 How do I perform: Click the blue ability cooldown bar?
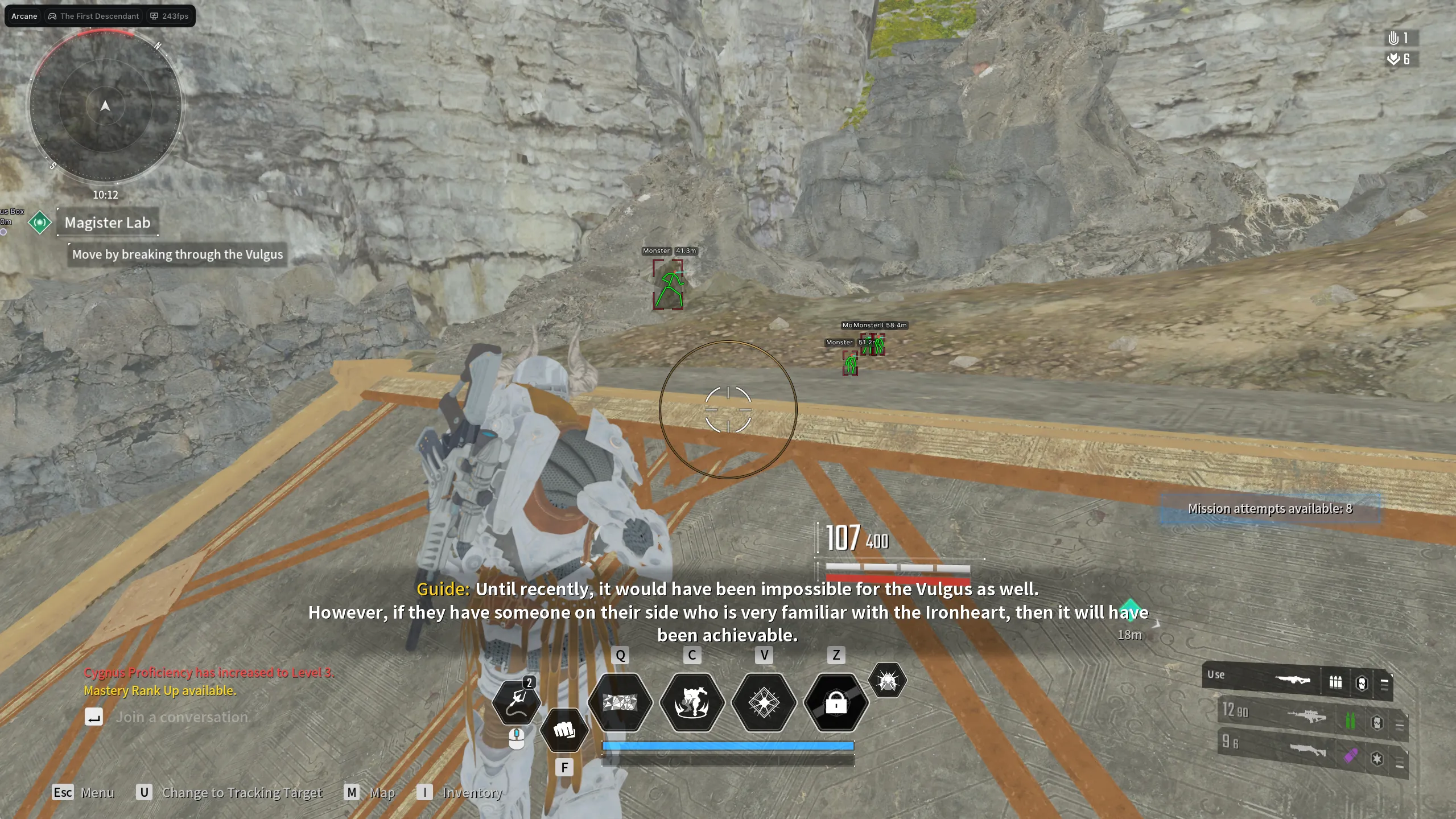(727, 744)
